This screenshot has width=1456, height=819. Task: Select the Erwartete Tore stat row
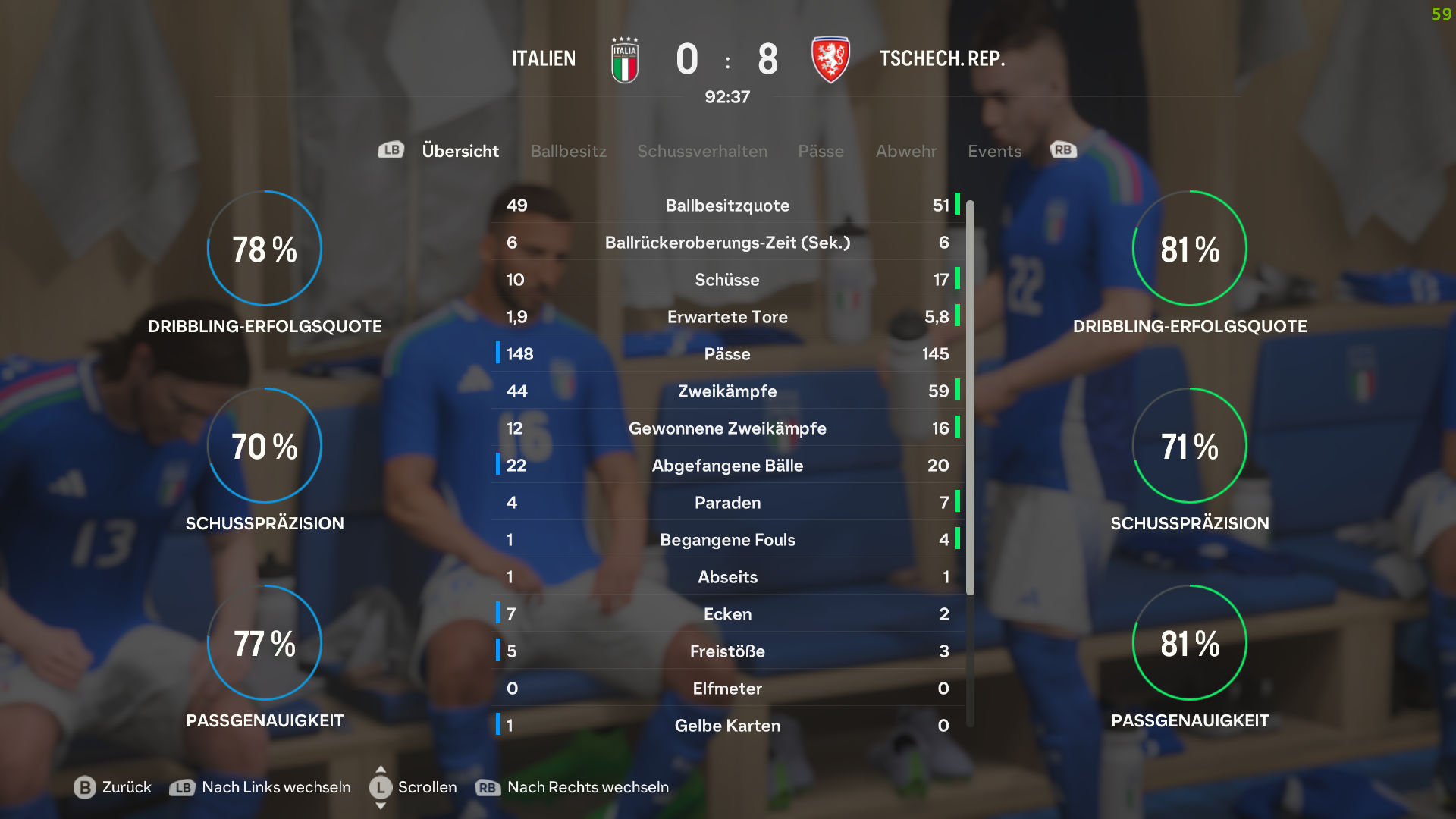727,317
